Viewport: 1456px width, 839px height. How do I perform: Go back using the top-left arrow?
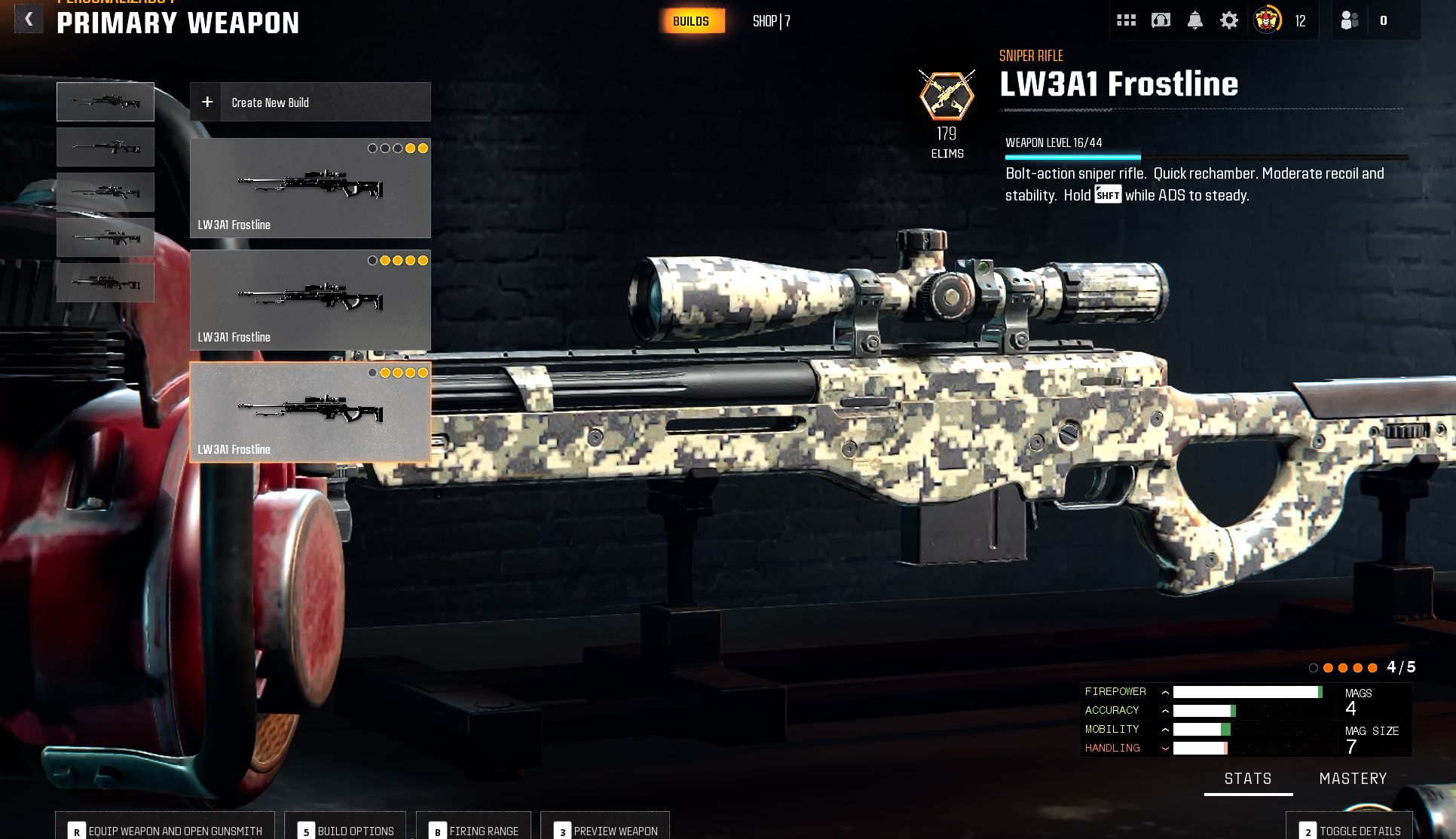(x=29, y=20)
